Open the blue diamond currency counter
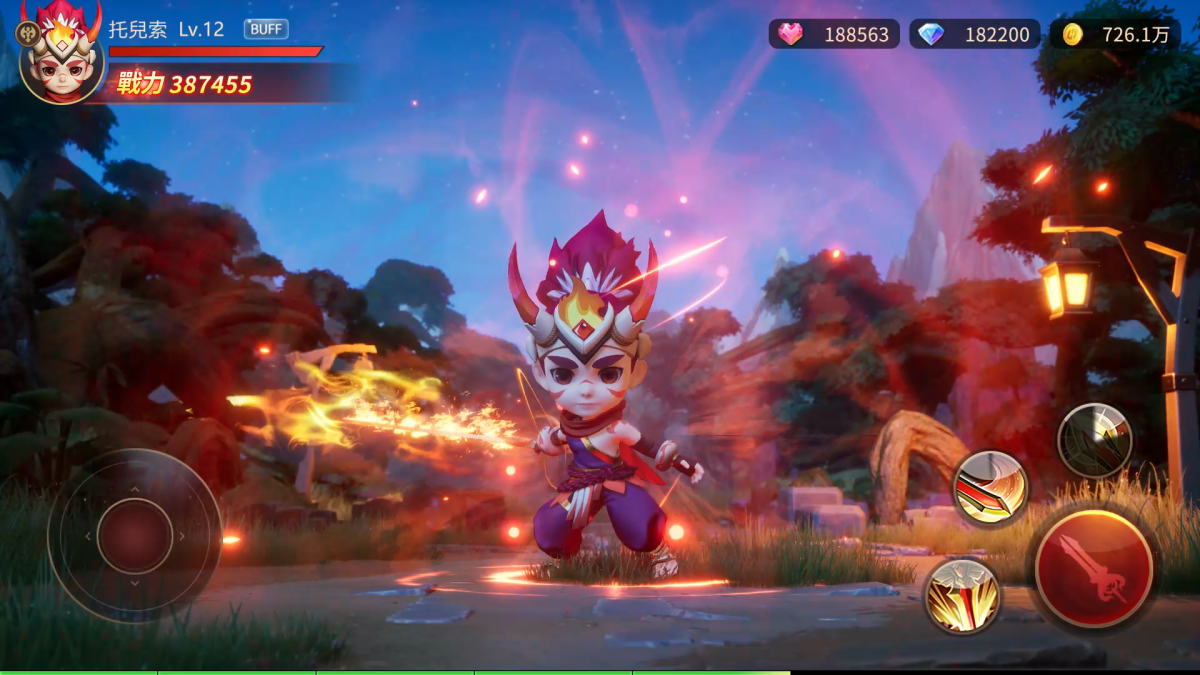Viewport: 1200px width, 675px height. point(975,34)
